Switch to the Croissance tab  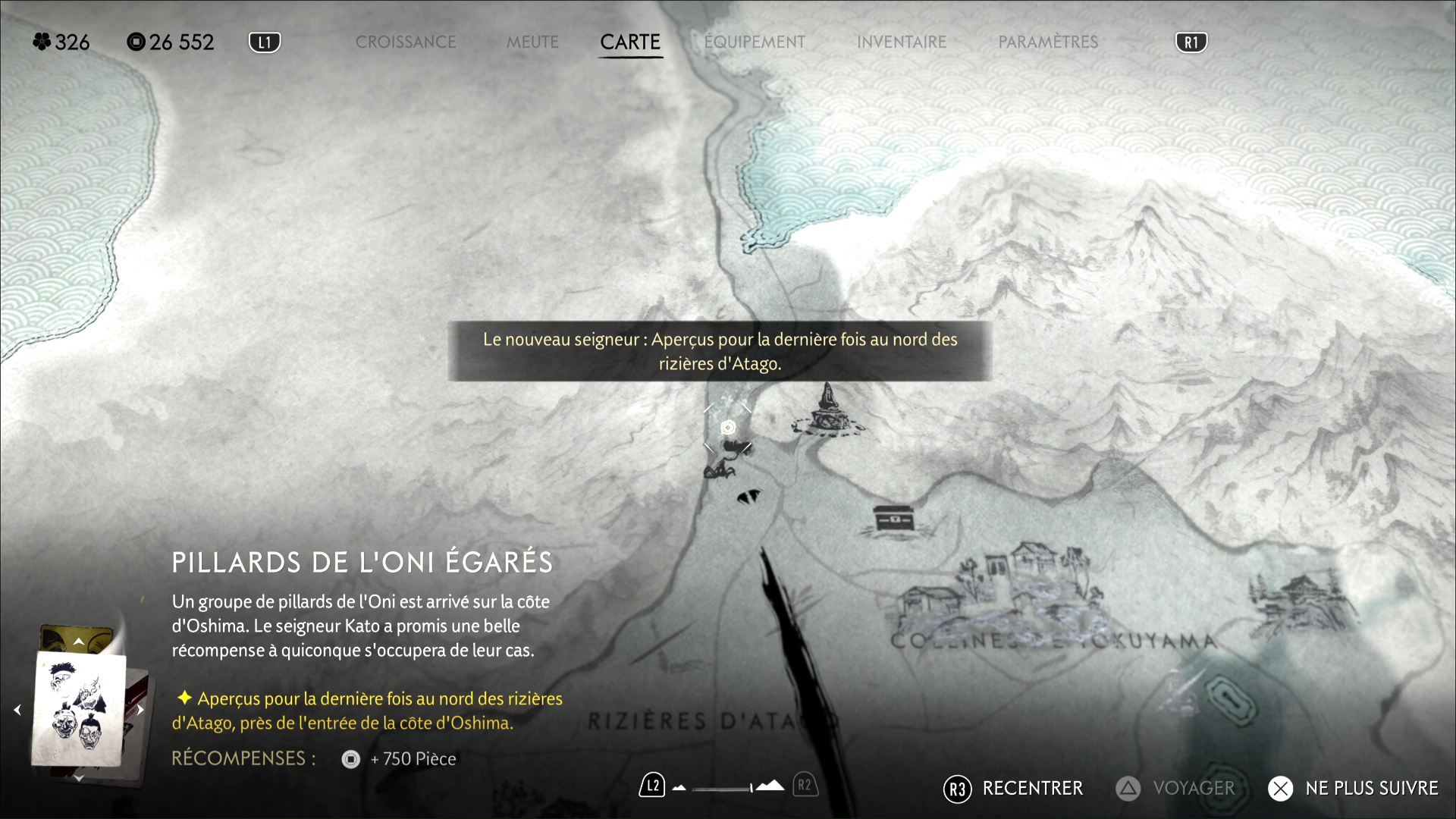[x=406, y=42]
